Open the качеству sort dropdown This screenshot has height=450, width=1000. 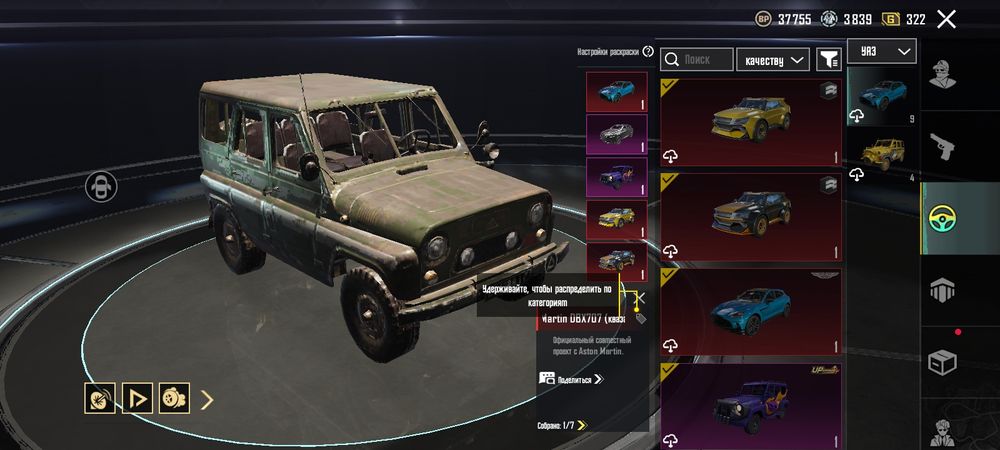click(773, 60)
